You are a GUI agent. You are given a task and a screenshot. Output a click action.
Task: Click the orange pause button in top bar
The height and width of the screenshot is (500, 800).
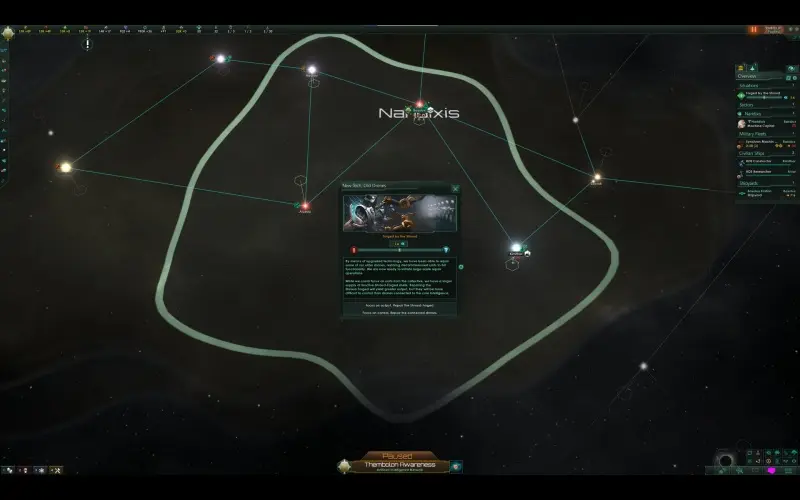coord(753,30)
